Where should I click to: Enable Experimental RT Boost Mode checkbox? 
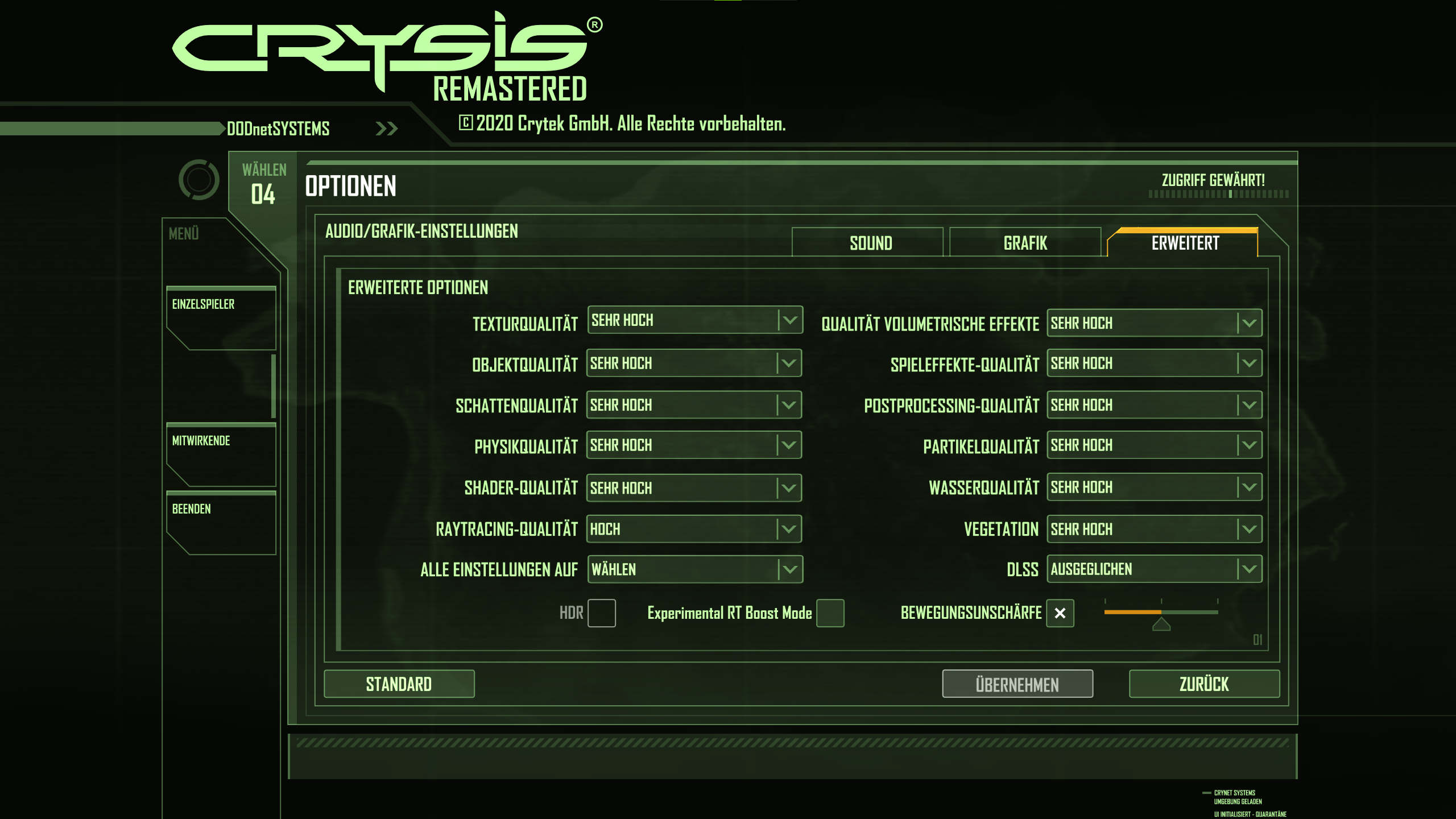pyautogui.click(x=830, y=613)
